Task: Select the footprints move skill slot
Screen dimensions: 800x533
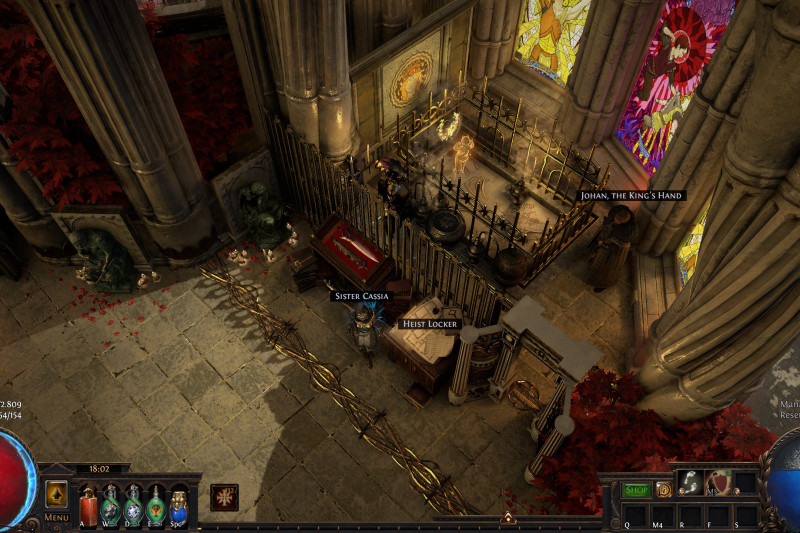Action: tap(690, 482)
